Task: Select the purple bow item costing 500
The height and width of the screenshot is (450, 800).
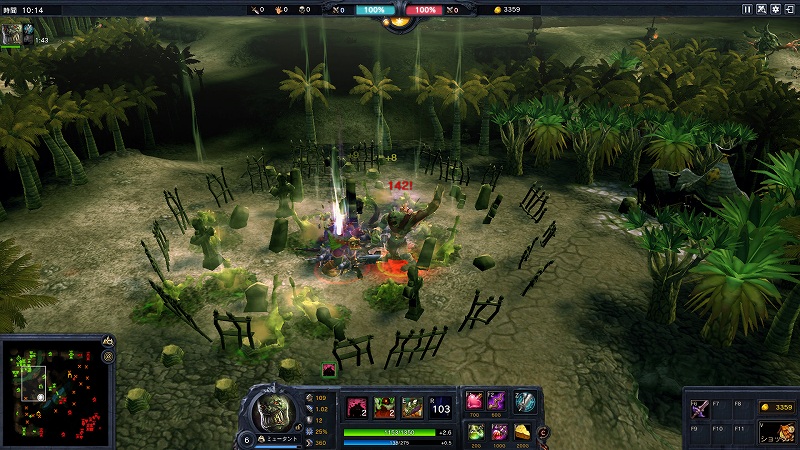Action: pyautogui.click(x=497, y=401)
